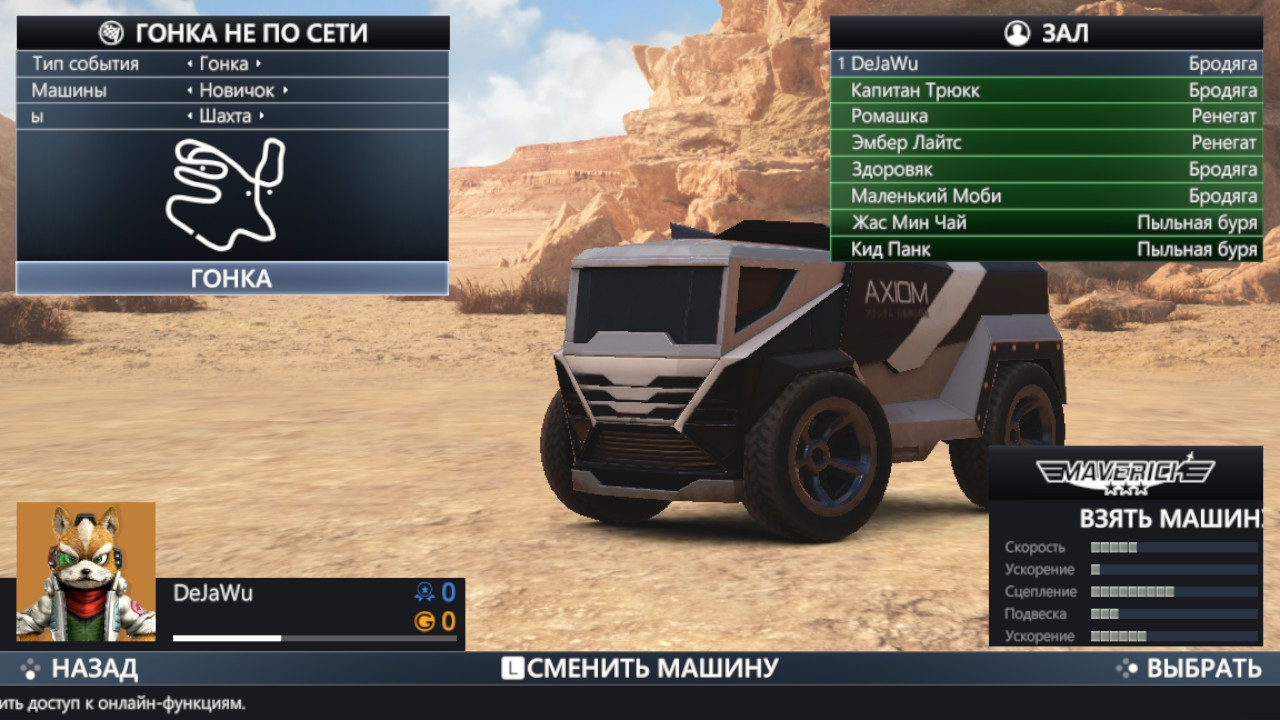Take the car with ВЗЯТЬ МАШИНУ
The height and width of the screenshot is (720, 1280).
pyautogui.click(x=1168, y=519)
